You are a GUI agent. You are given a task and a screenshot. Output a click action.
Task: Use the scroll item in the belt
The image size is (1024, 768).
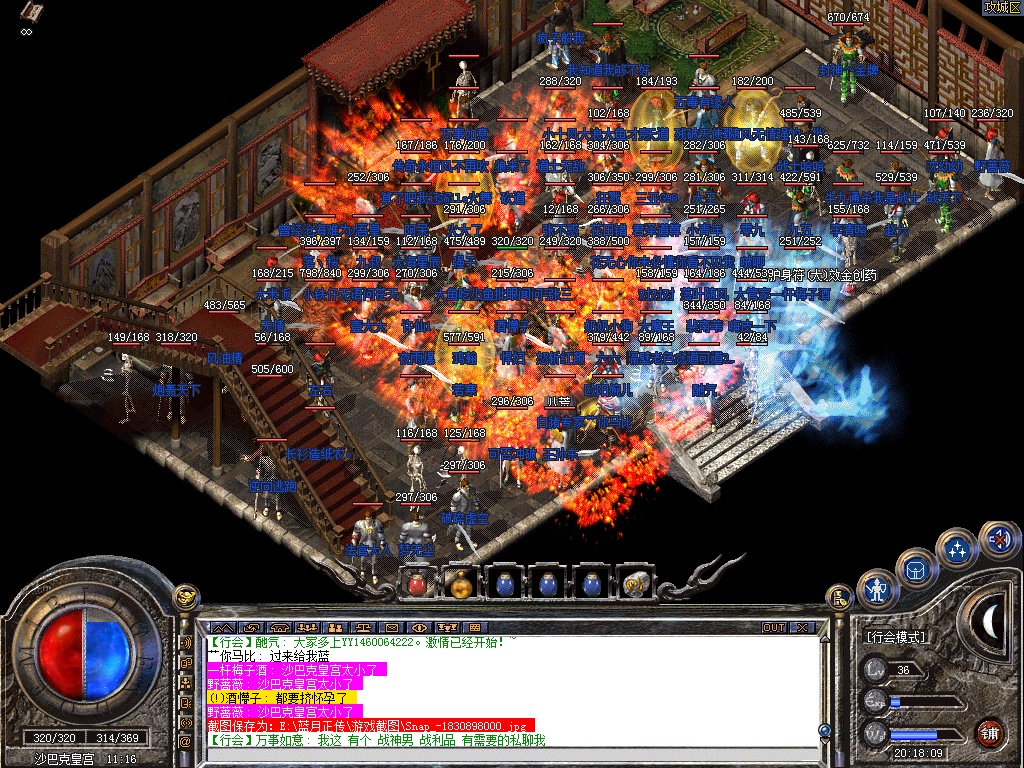tap(634, 581)
